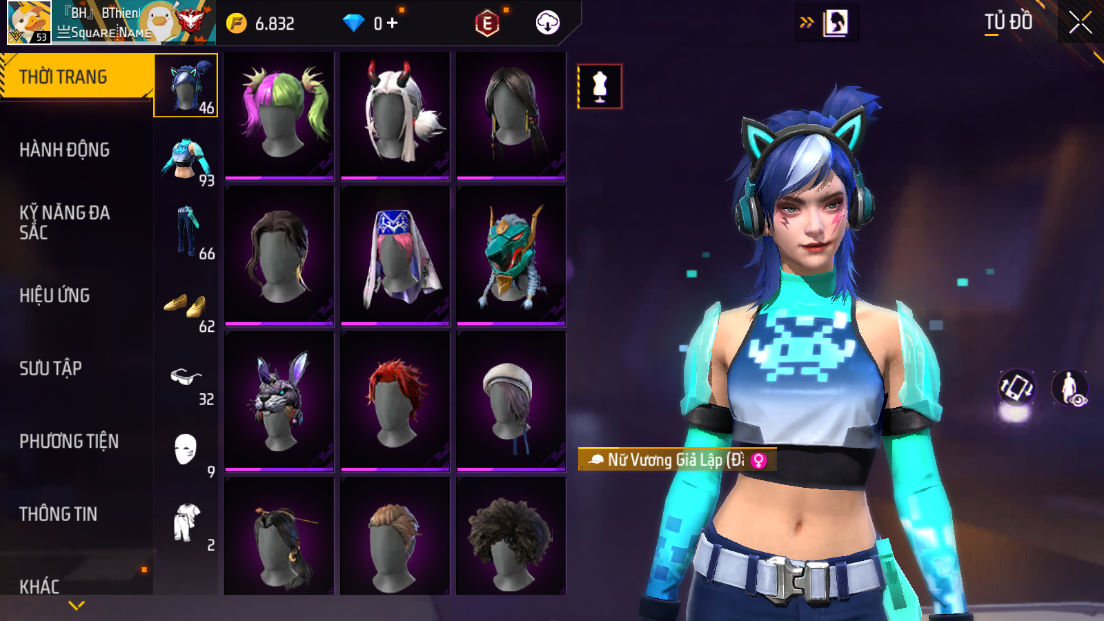Close the Tủ Đồ wardrobe screen
The image size is (1104, 621).
[1080, 23]
